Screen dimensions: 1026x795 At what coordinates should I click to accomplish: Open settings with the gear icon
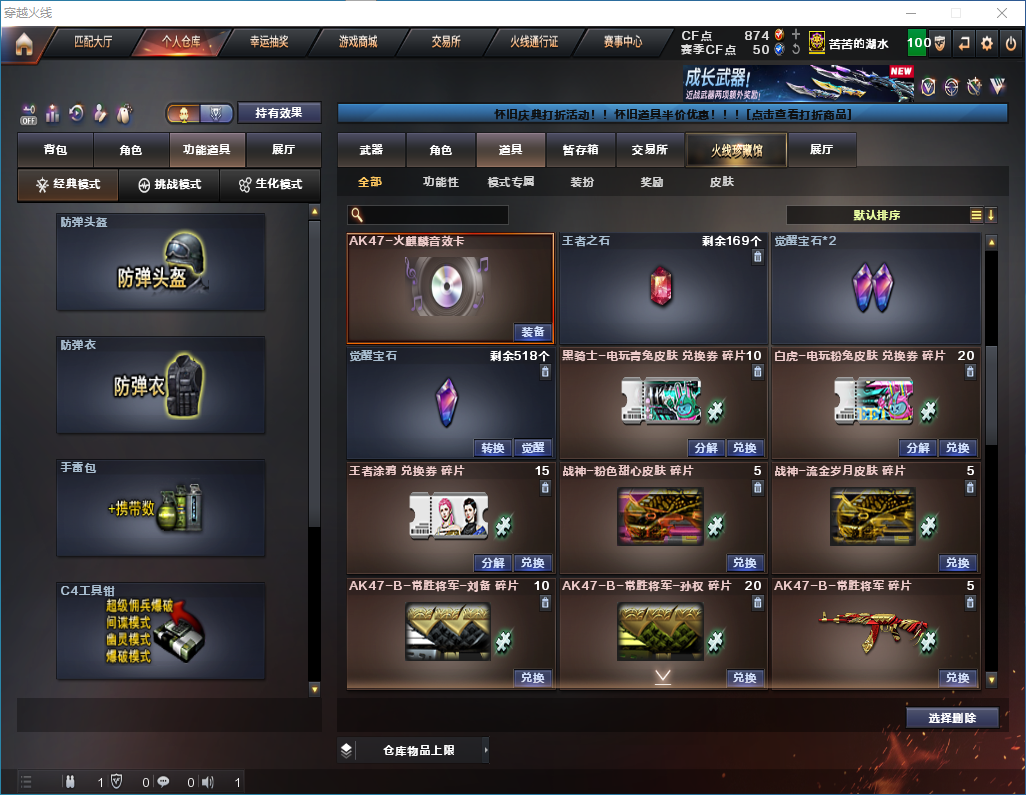[987, 43]
